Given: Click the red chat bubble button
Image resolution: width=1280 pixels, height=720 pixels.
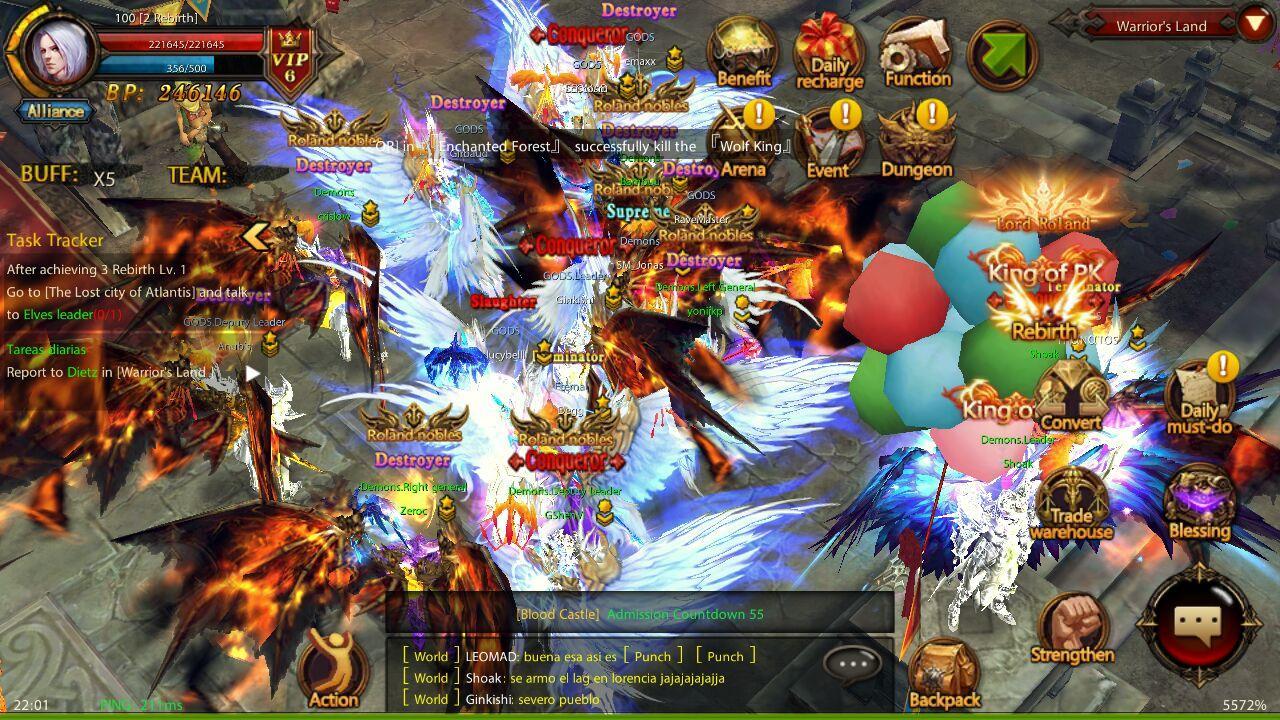Looking at the screenshot, I should (x=1197, y=627).
